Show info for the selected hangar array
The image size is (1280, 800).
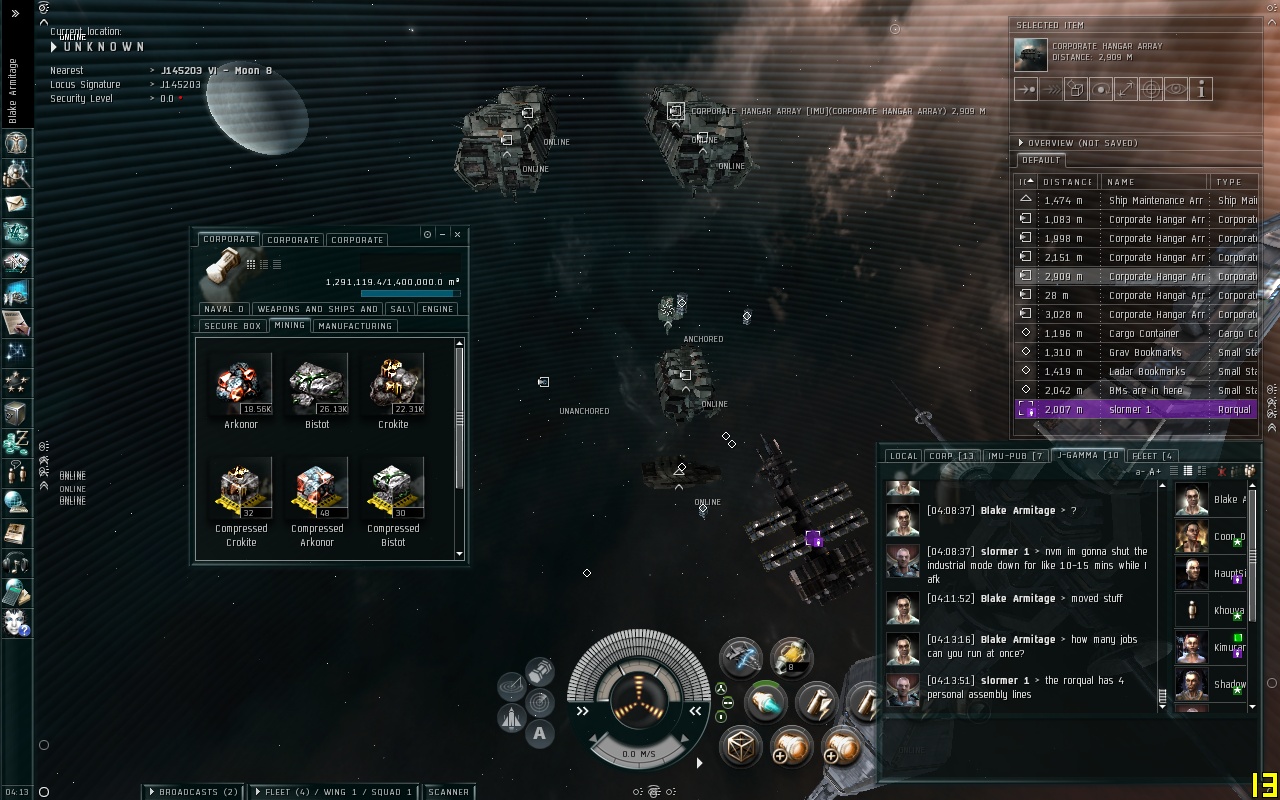tap(1200, 89)
